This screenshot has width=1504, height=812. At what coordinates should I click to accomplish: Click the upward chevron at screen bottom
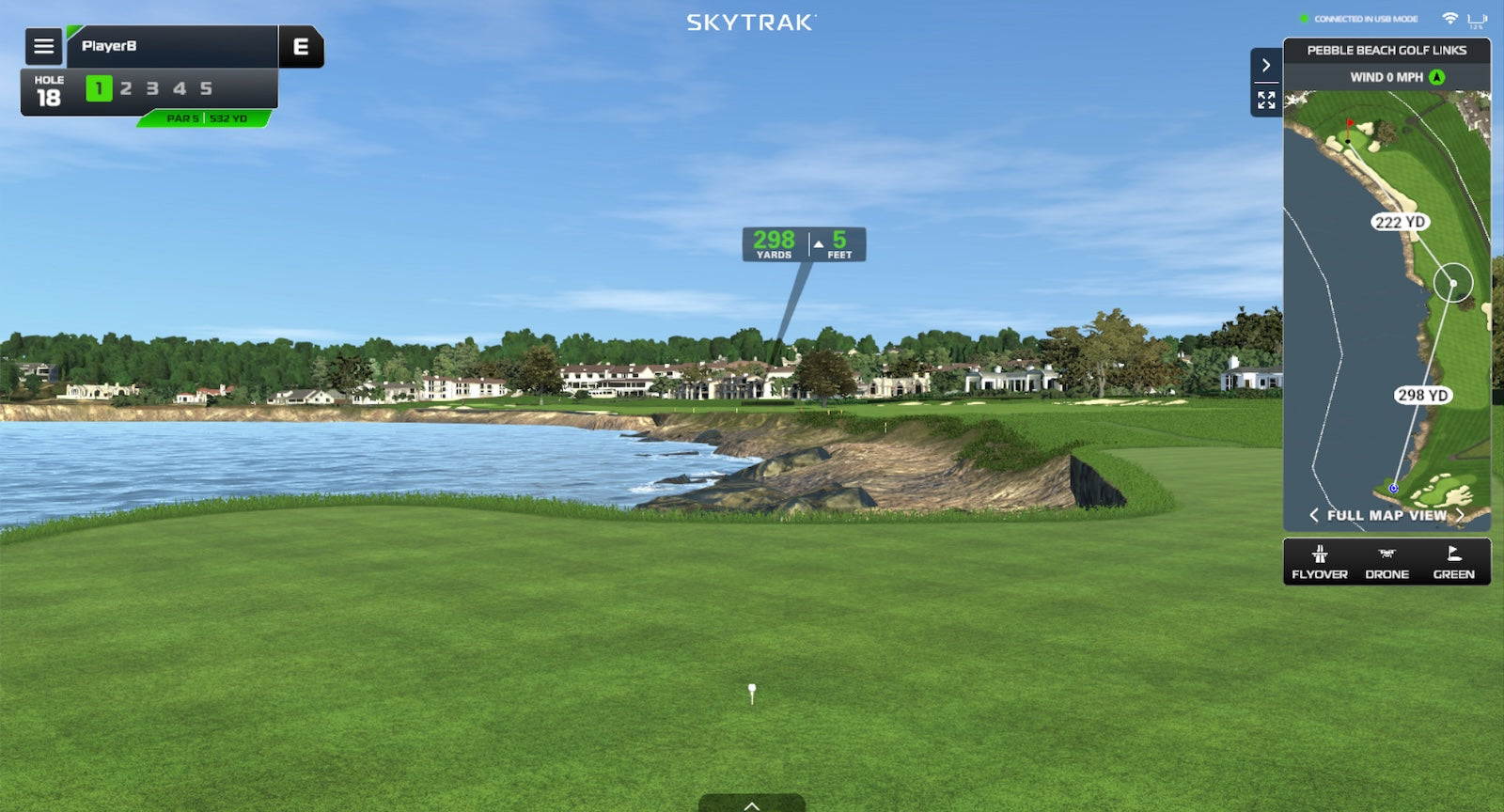pyautogui.click(x=750, y=805)
